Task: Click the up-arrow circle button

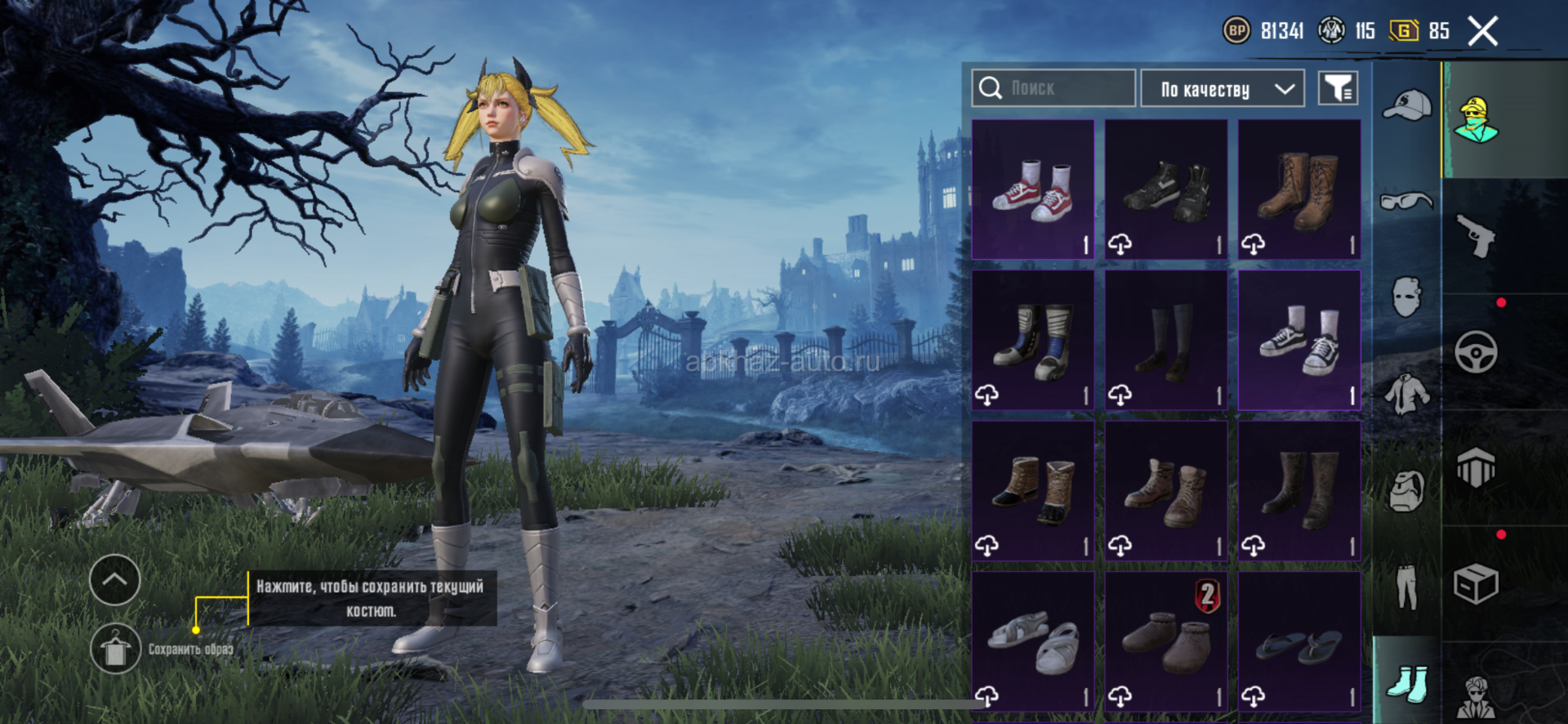Action: point(115,579)
